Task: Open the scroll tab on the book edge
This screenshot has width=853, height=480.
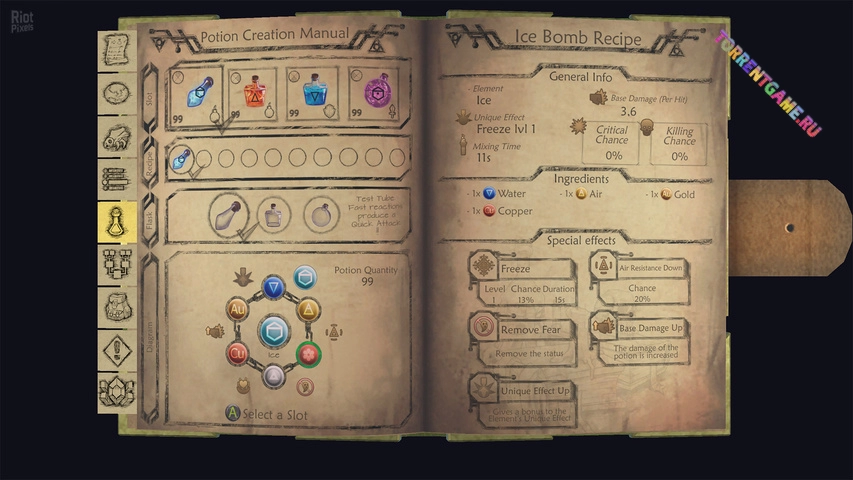Action: (117, 48)
